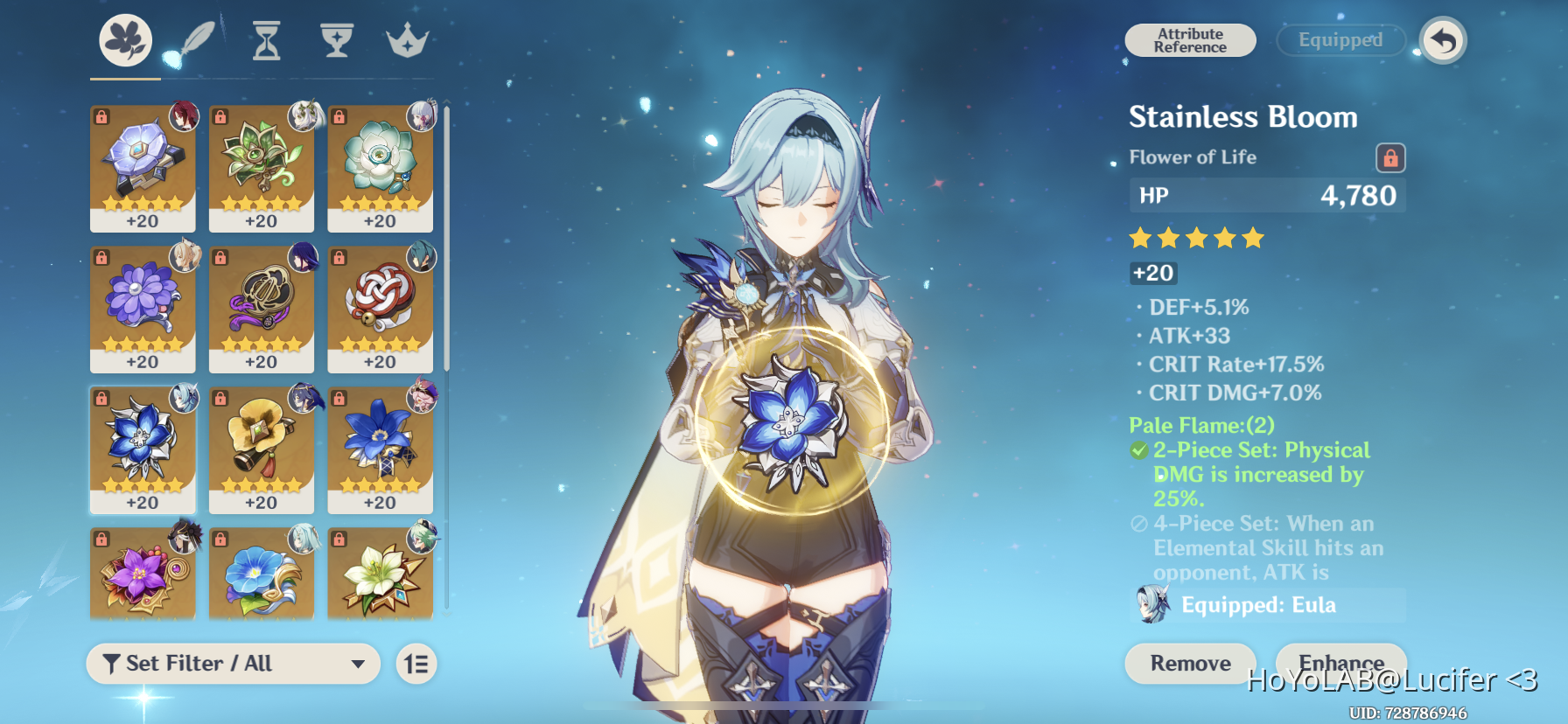The height and width of the screenshot is (724, 1568).
Task: Open the Circlet of Logos crown icon
Action: pos(408,38)
